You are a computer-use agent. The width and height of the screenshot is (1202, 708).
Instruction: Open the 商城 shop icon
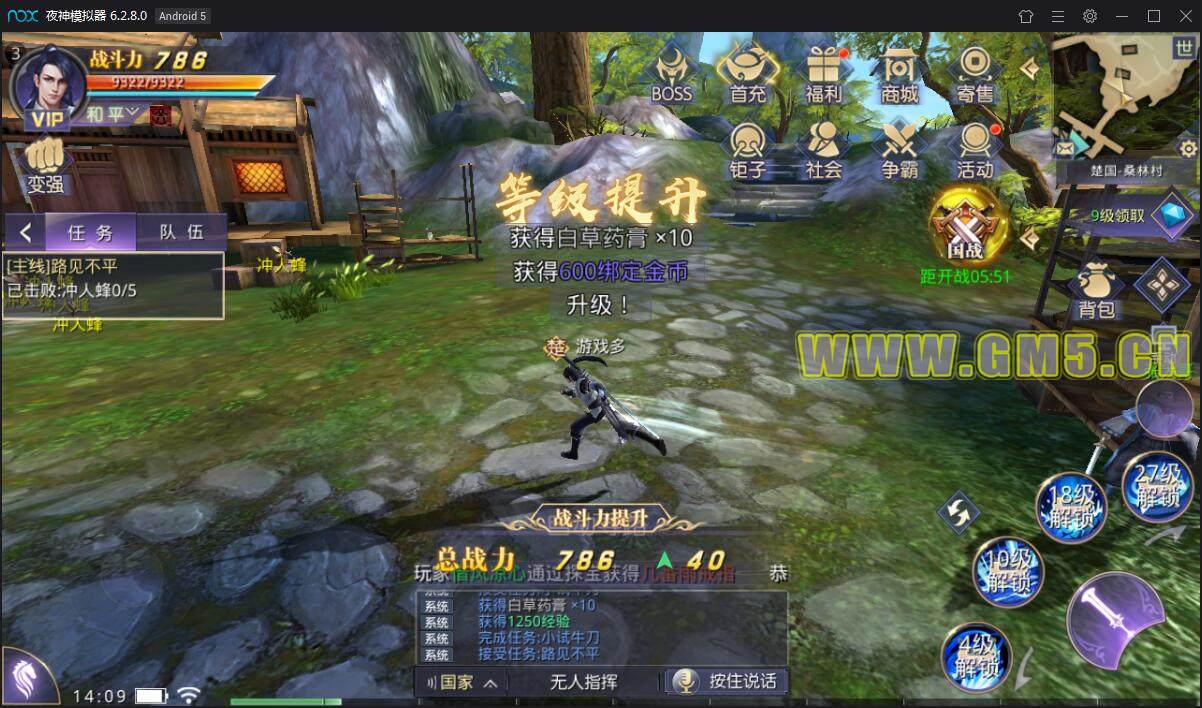899,73
